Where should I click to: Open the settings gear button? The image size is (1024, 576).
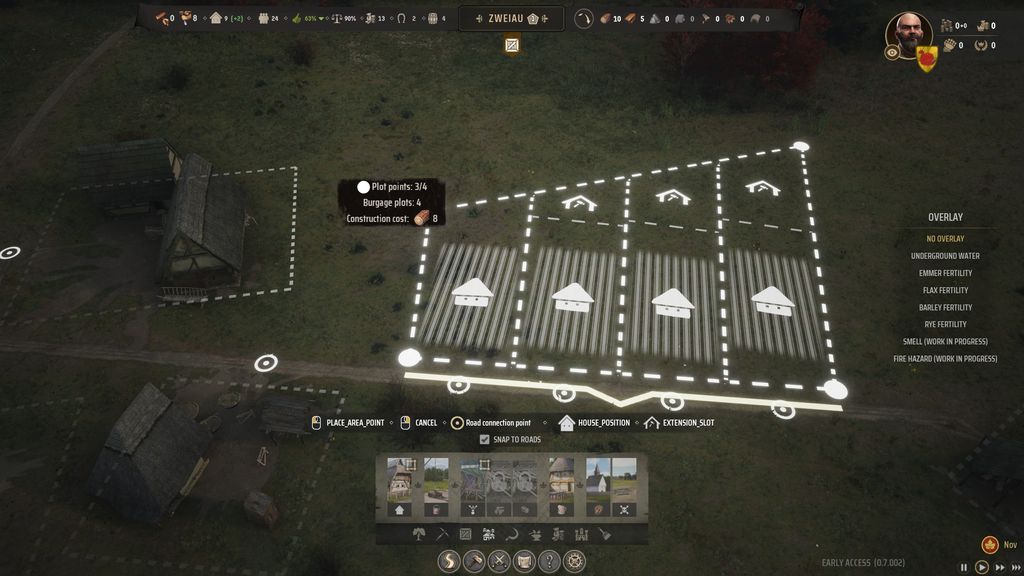(574, 561)
